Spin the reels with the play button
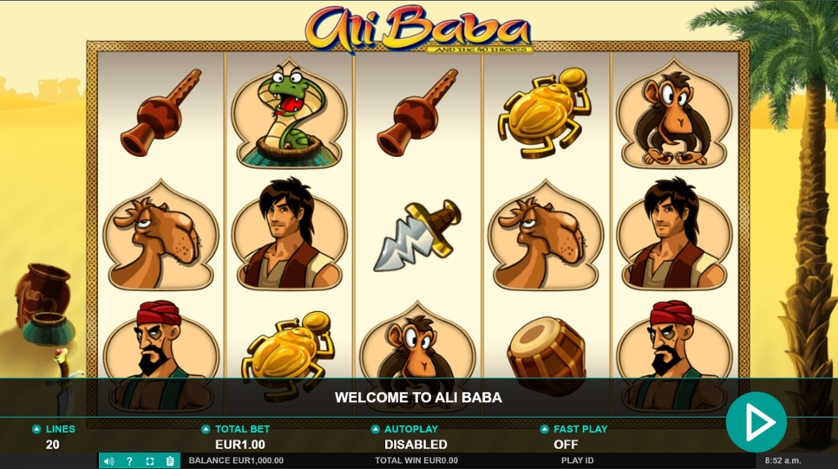 [x=756, y=423]
